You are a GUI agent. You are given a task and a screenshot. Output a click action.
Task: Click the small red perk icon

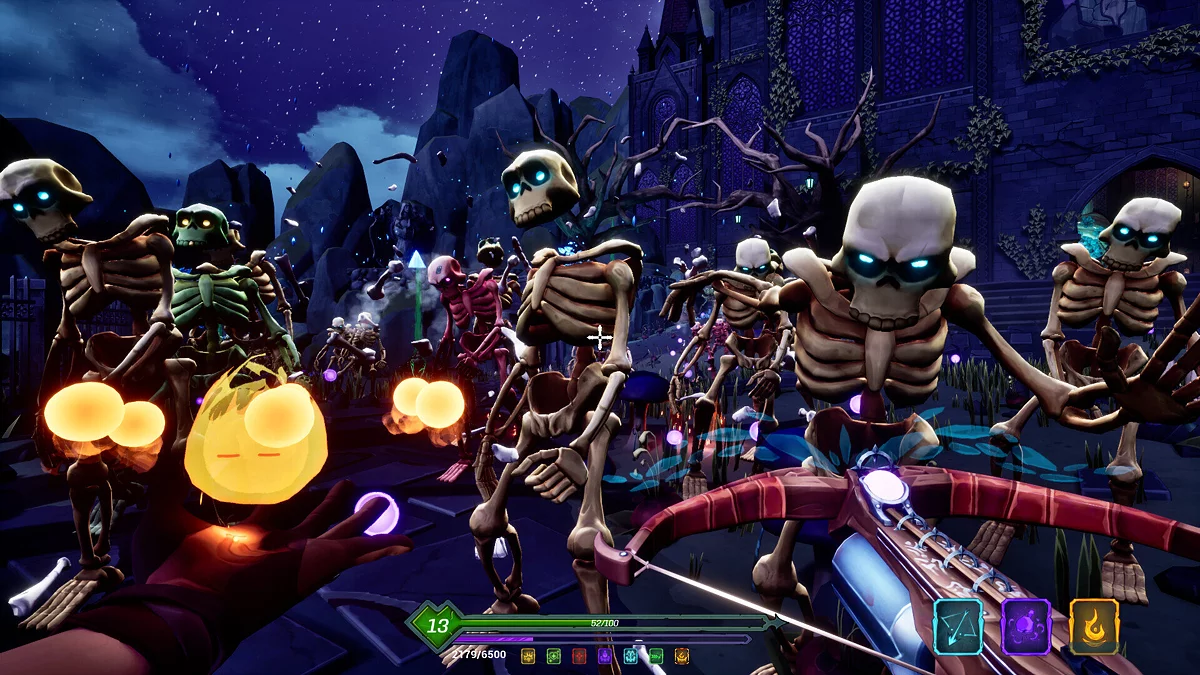coord(579,656)
